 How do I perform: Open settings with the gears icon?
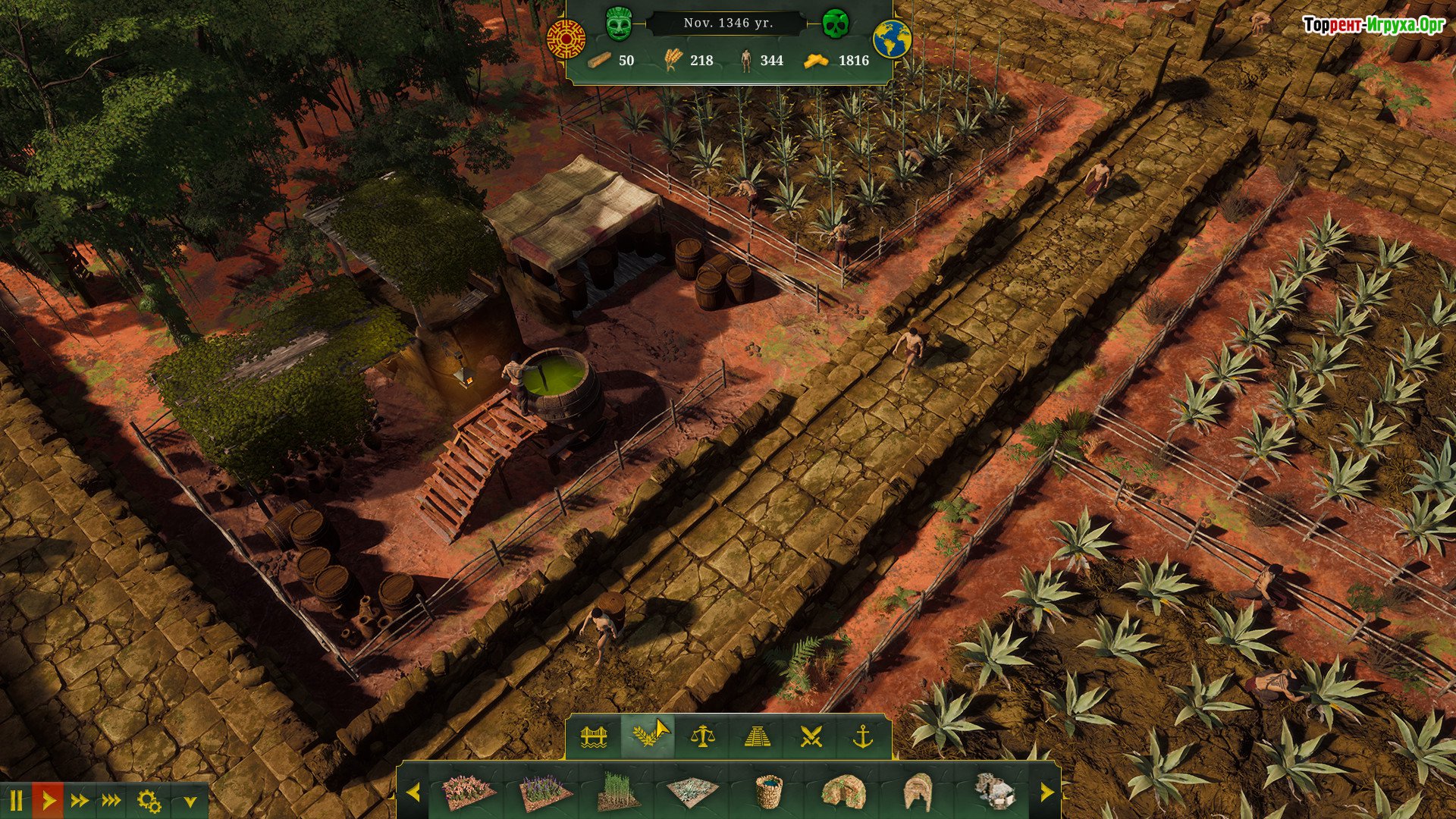[x=149, y=800]
